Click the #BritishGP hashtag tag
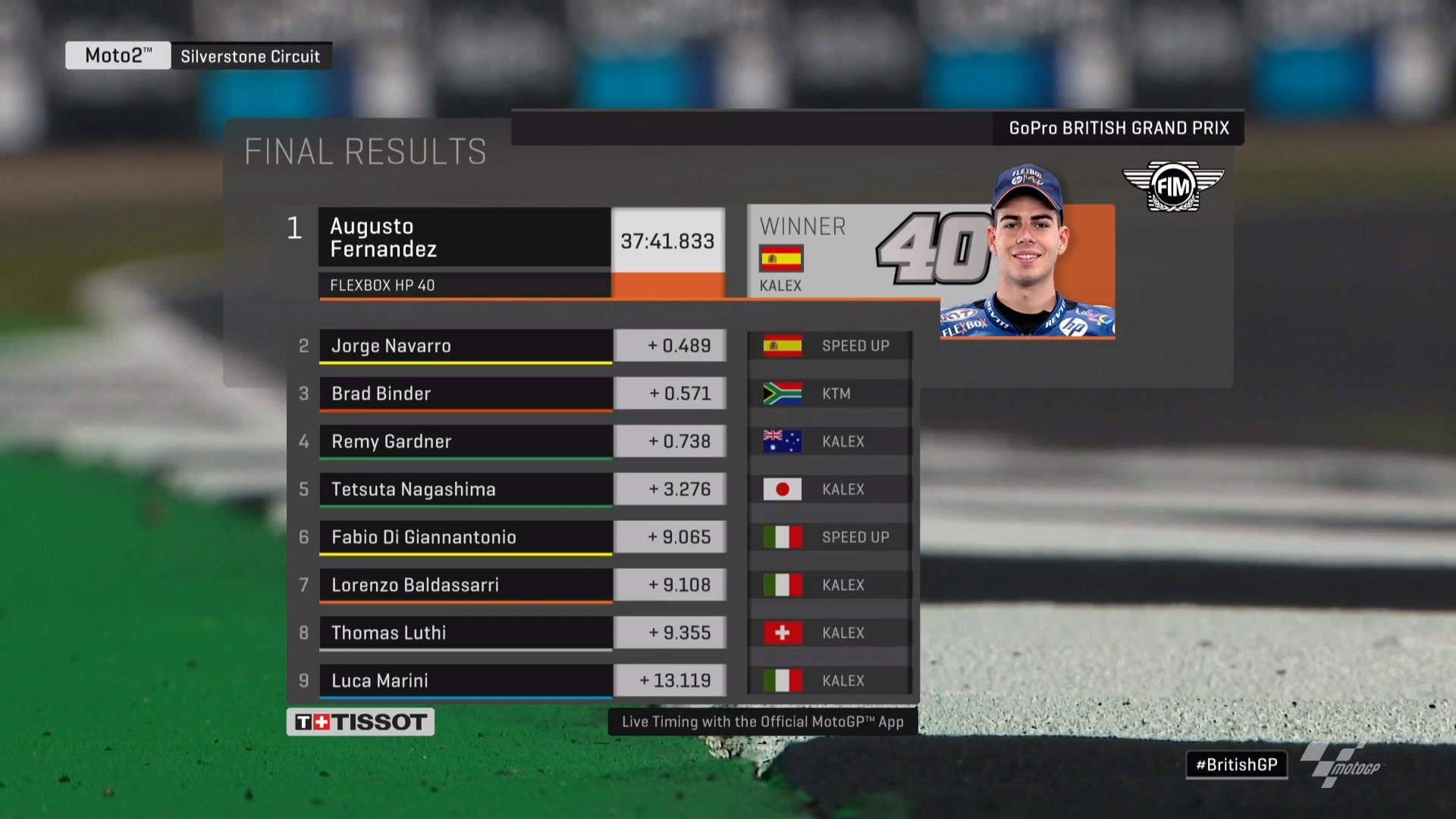This screenshot has height=819, width=1456. 1236,764
